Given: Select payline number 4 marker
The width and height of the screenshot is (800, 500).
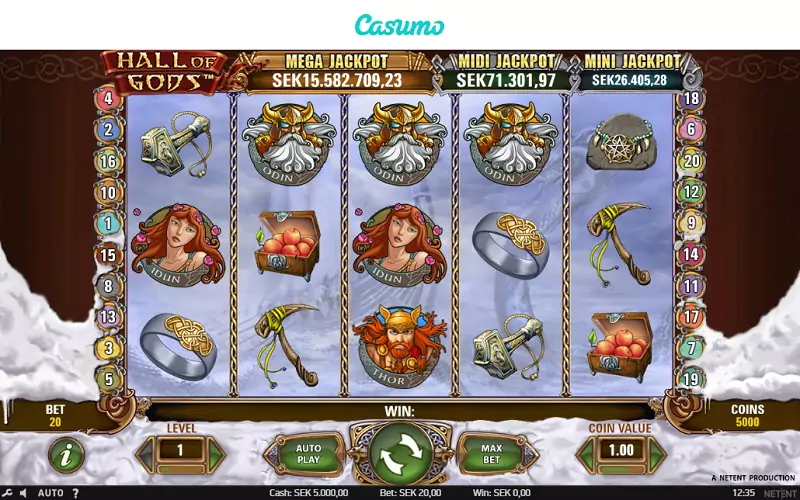Looking at the screenshot, I should tap(108, 99).
